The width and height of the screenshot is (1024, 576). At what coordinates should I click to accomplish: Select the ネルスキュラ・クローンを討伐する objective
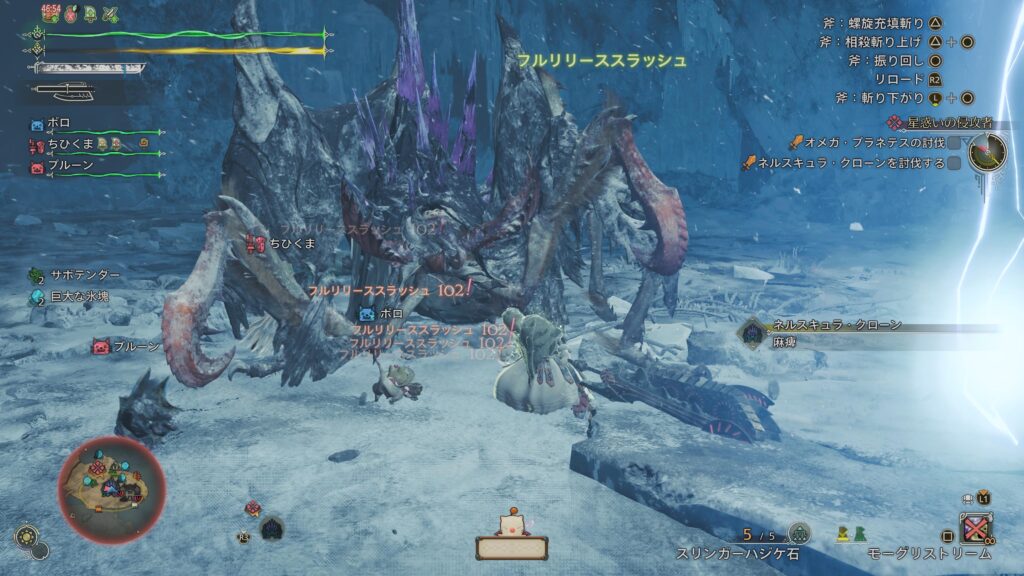[x=850, y=162]
